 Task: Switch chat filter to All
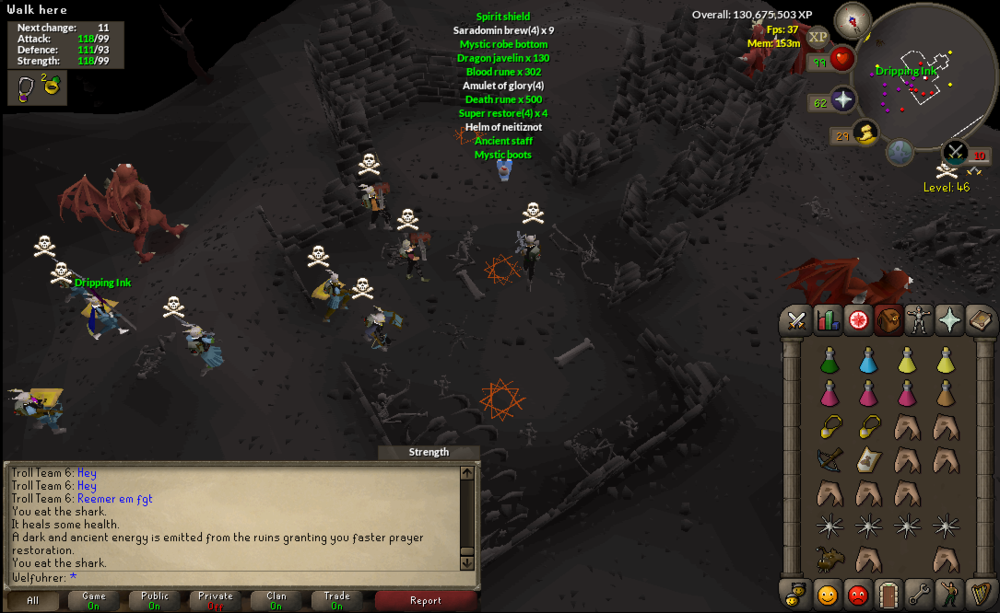[x=33, y=601]
